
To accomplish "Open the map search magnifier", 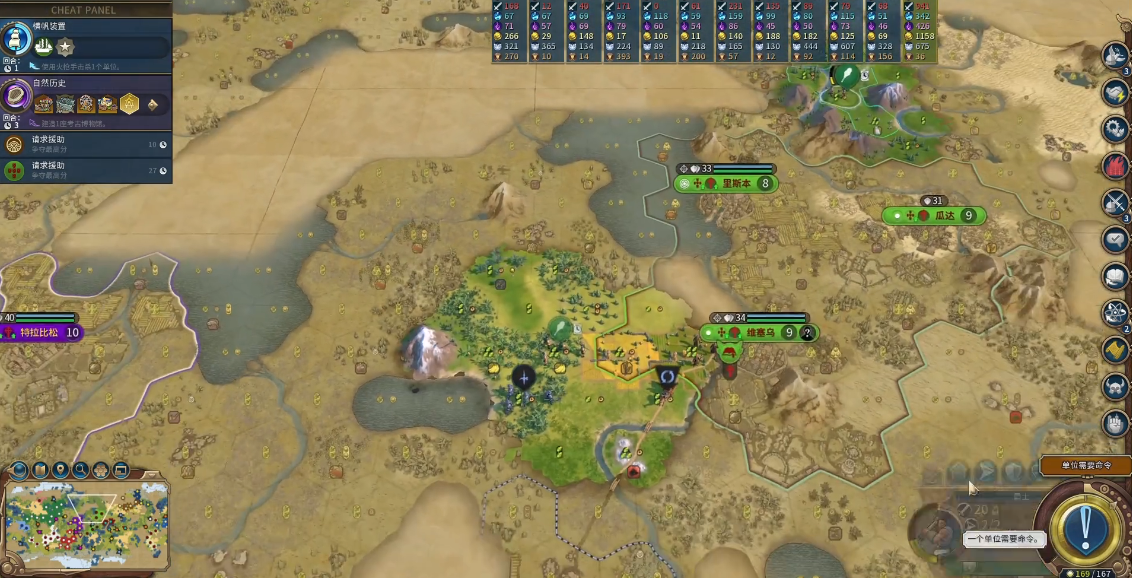I will [x=80, y=469].
